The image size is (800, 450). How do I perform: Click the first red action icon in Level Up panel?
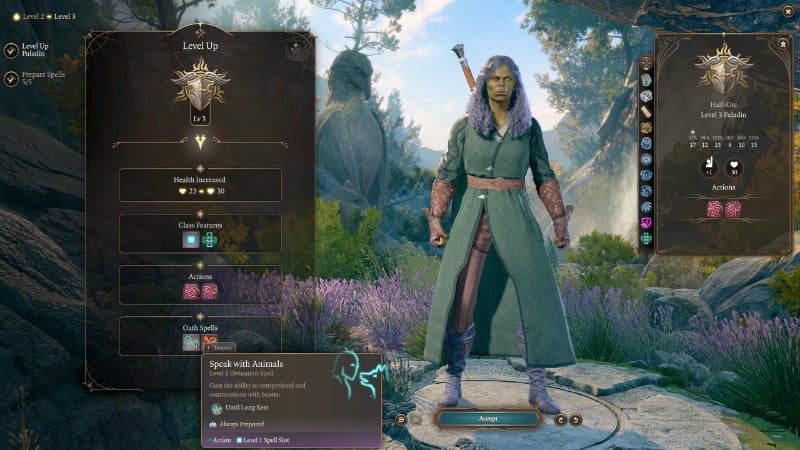tap(190, 291)
